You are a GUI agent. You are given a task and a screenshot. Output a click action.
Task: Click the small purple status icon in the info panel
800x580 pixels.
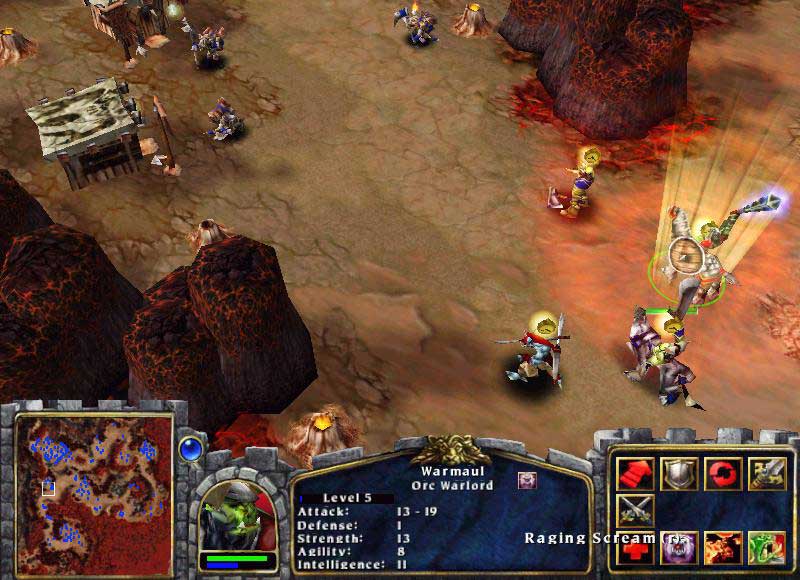point(526,480)
